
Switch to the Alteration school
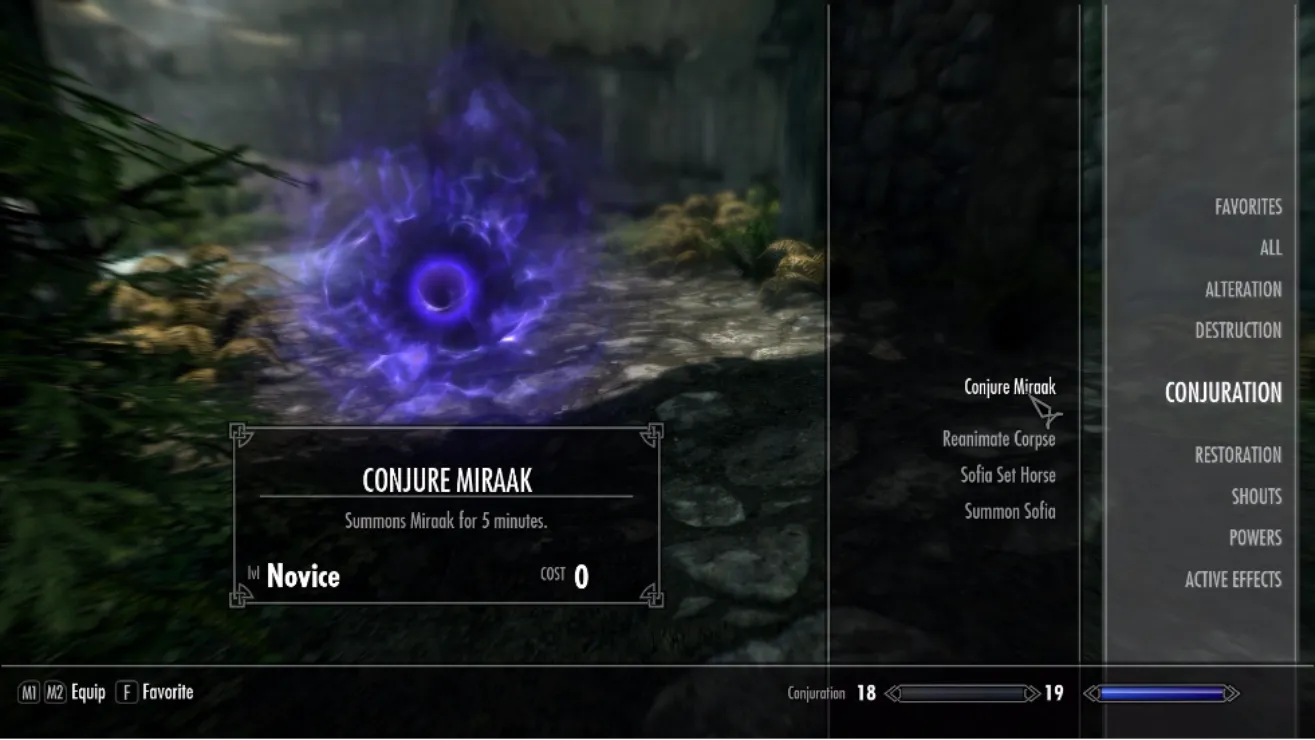point(1242,289)
